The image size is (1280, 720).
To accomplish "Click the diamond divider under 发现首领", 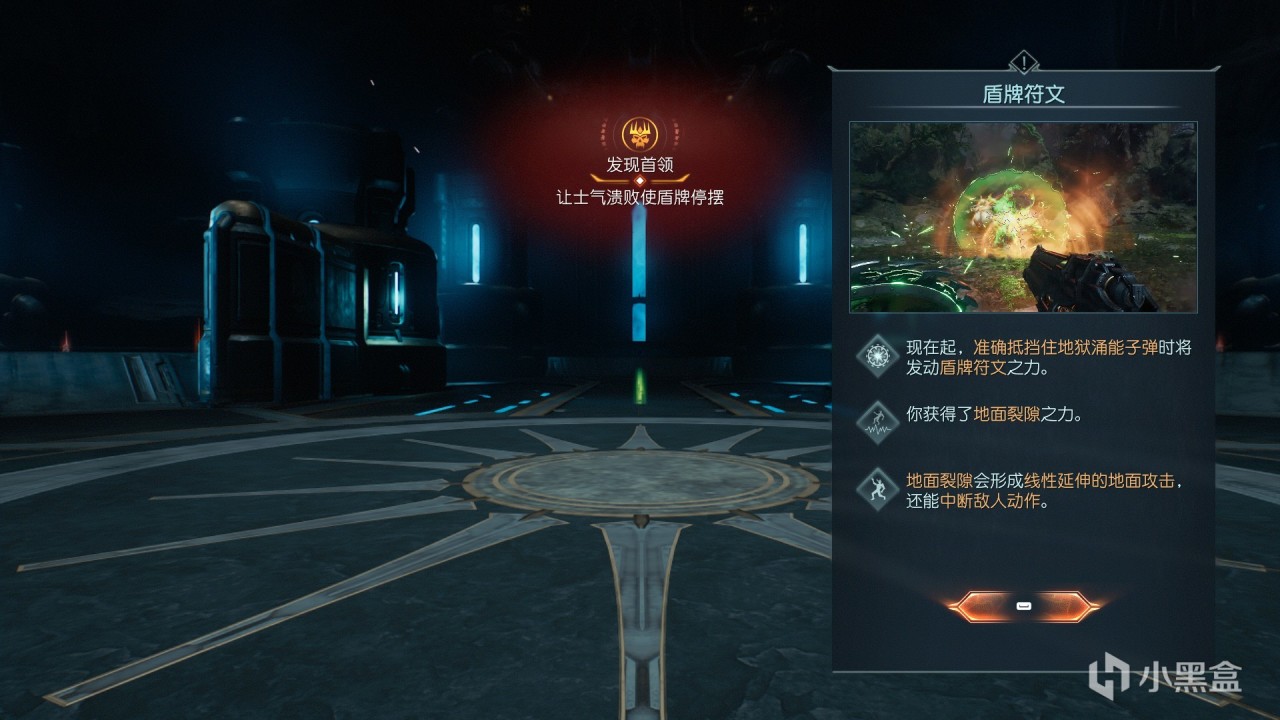I will pyautogui.click(x=638, y=178).
